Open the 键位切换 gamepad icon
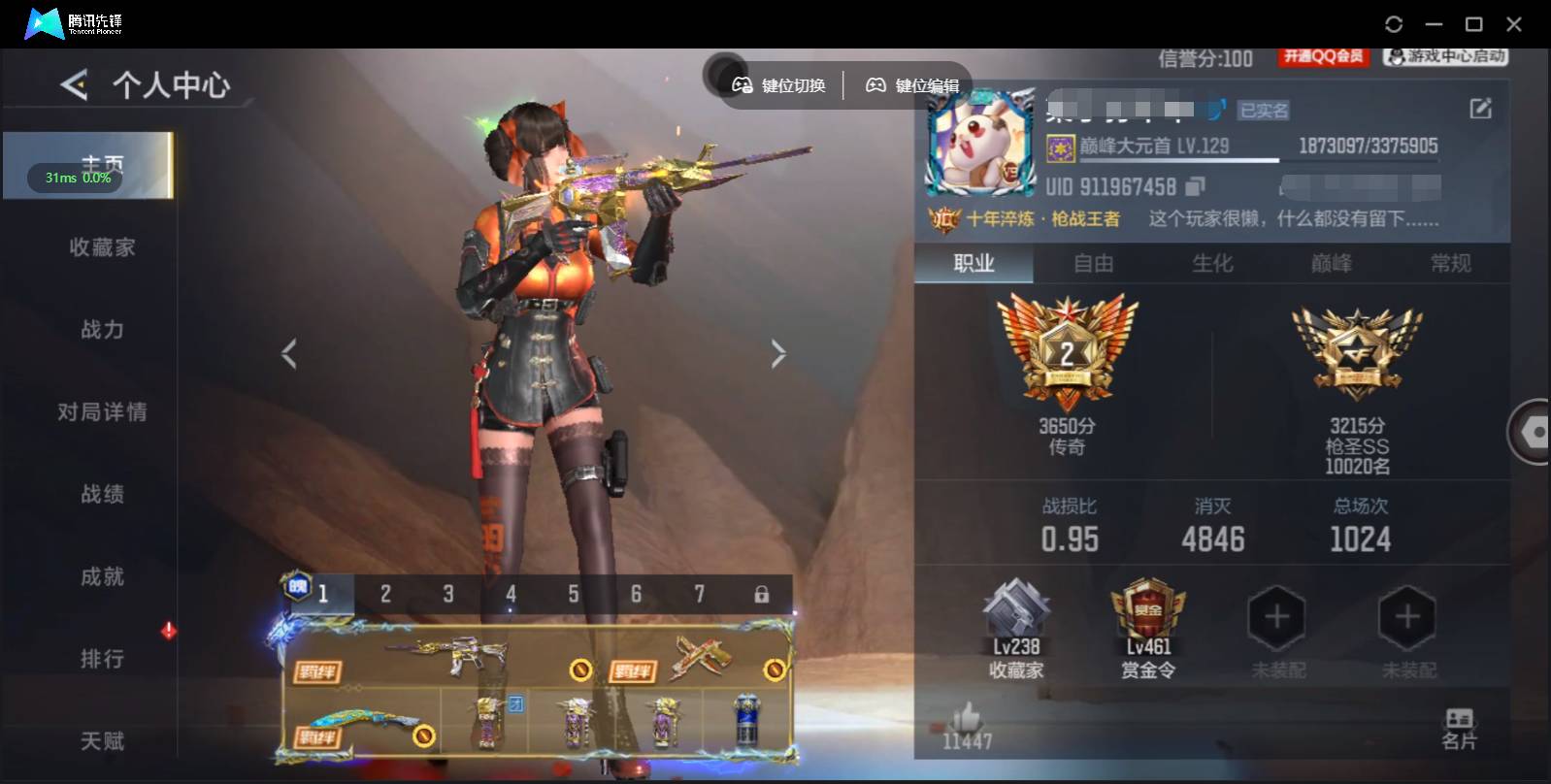1551x784 pixels. [x=742, y=84]
